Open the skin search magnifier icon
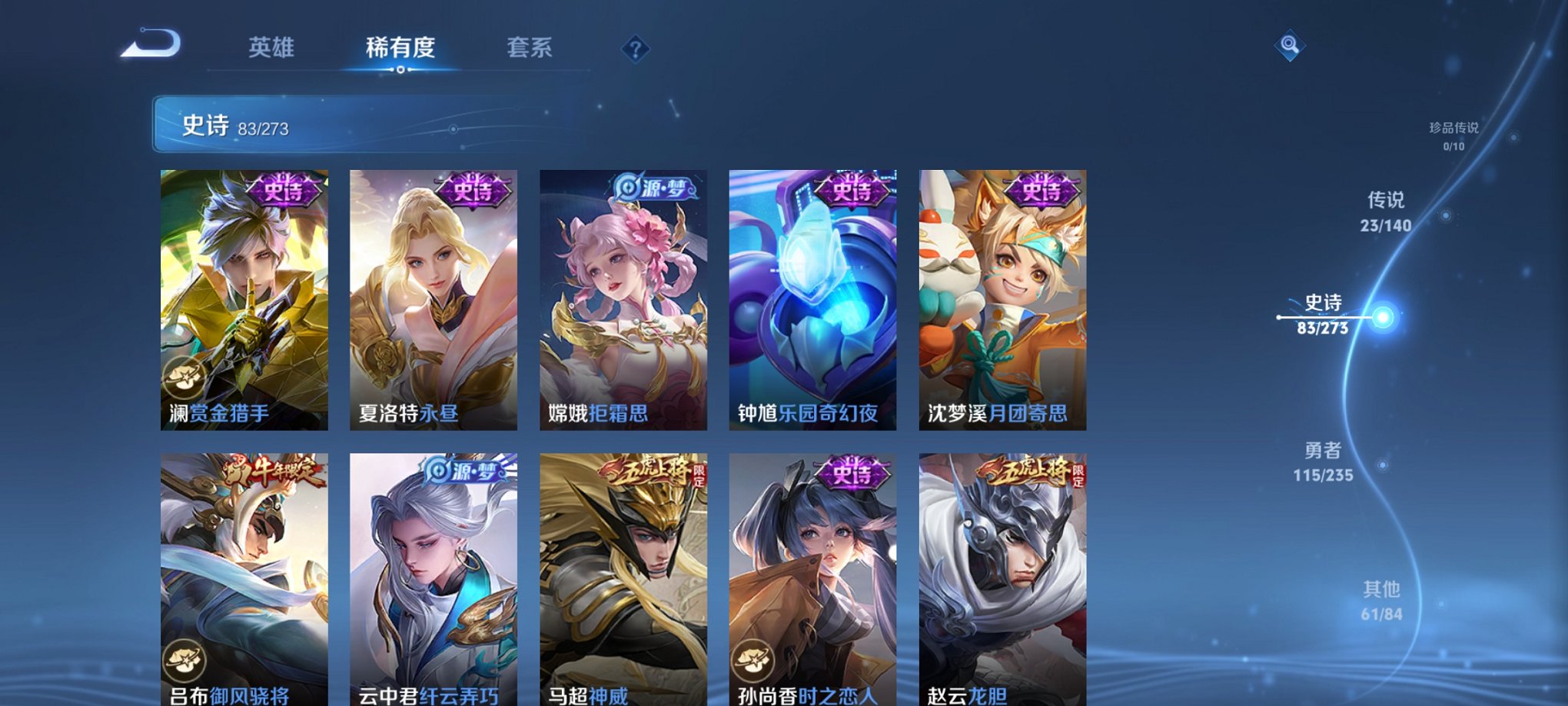Screen dimensions: 1568x706 (x=1290, y=45)
